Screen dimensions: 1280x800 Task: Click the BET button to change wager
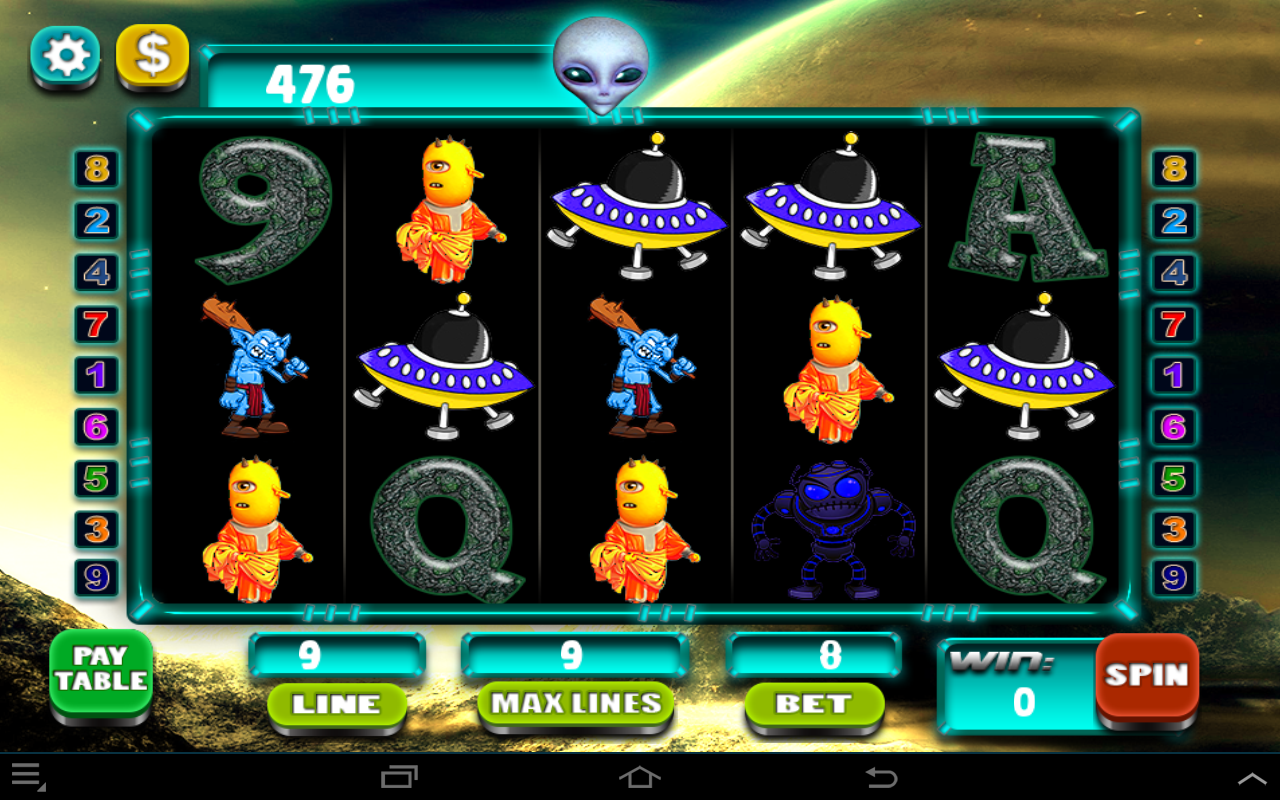813,705
